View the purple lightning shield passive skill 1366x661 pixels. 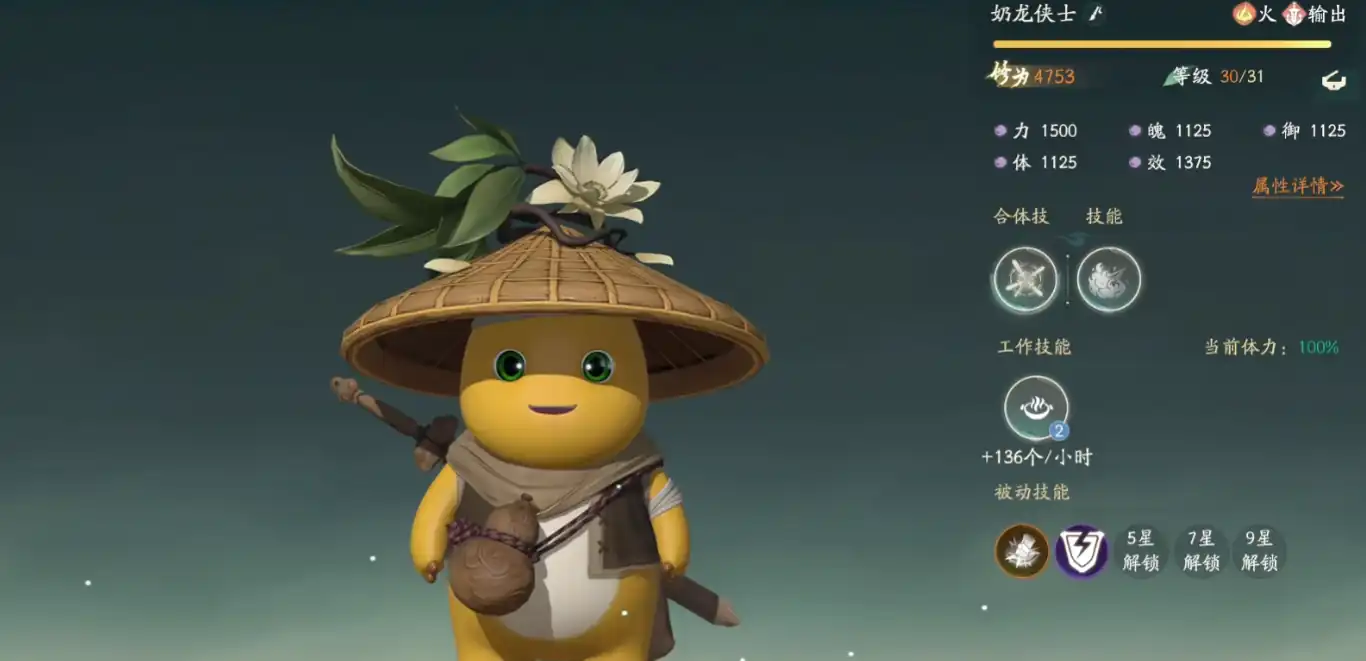point(1081,551)
